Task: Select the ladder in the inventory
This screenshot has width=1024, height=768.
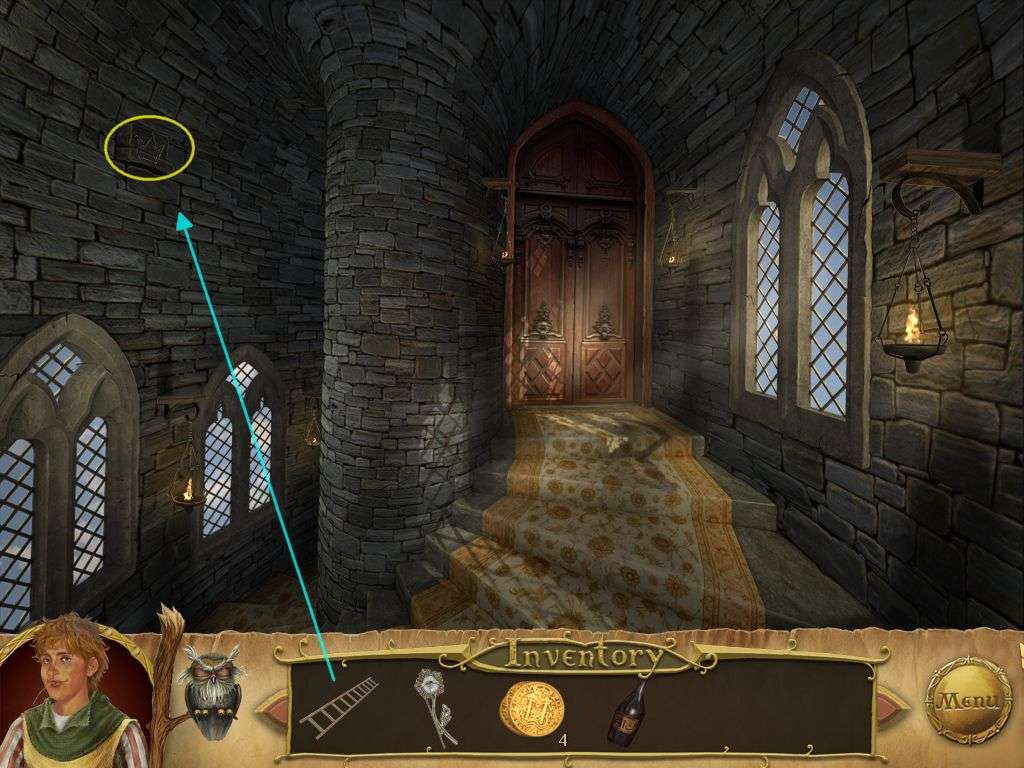Action: coord(339,706)
